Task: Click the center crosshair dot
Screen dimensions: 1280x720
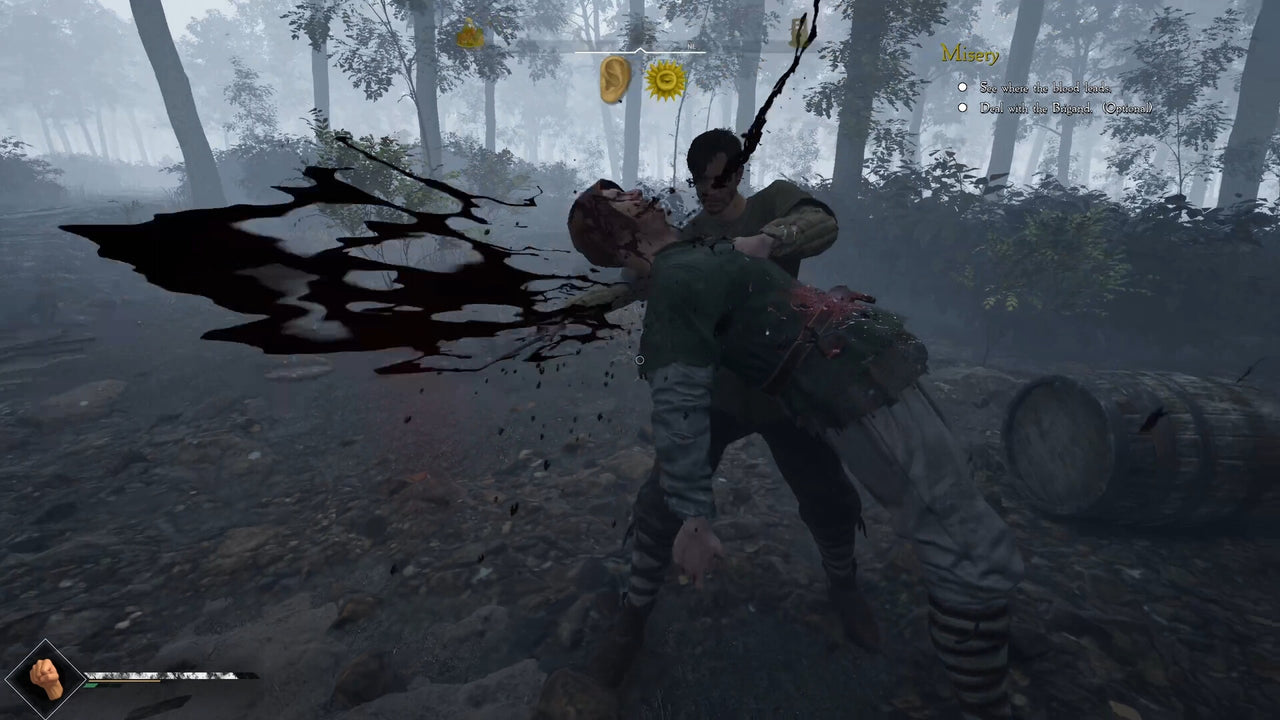Action: coord(640,359)
